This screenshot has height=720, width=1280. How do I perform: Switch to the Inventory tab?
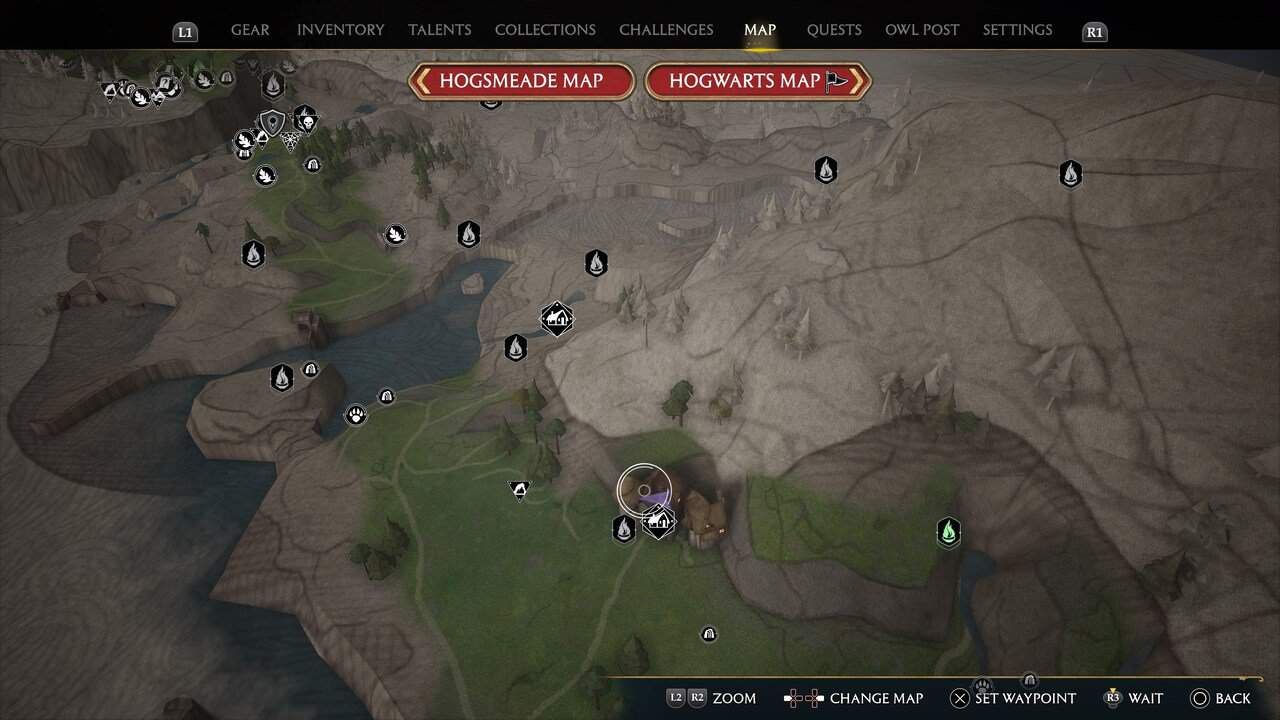(x=340, y=30)
